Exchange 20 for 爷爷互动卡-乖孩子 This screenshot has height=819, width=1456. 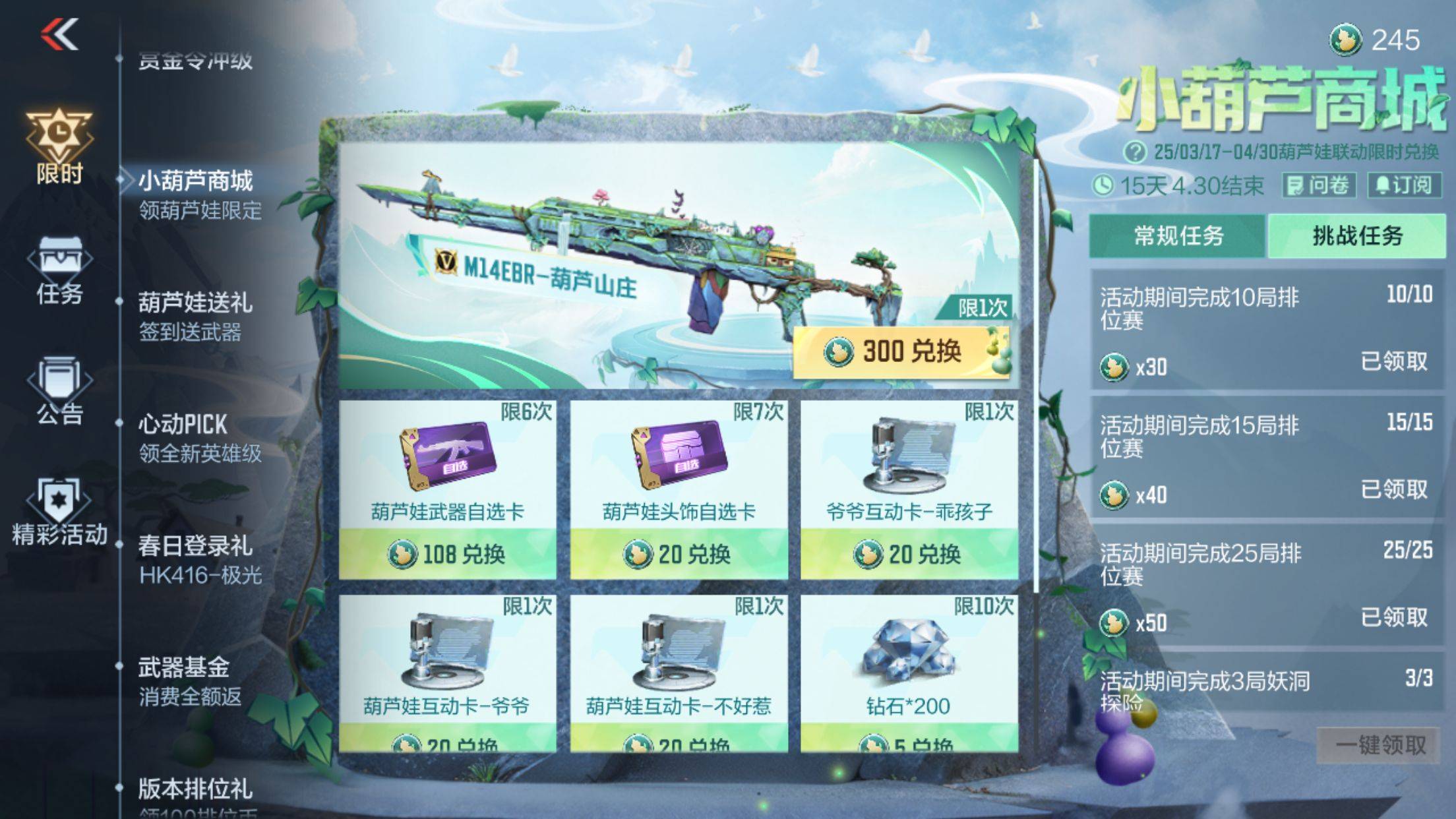(x=909, y=554)
